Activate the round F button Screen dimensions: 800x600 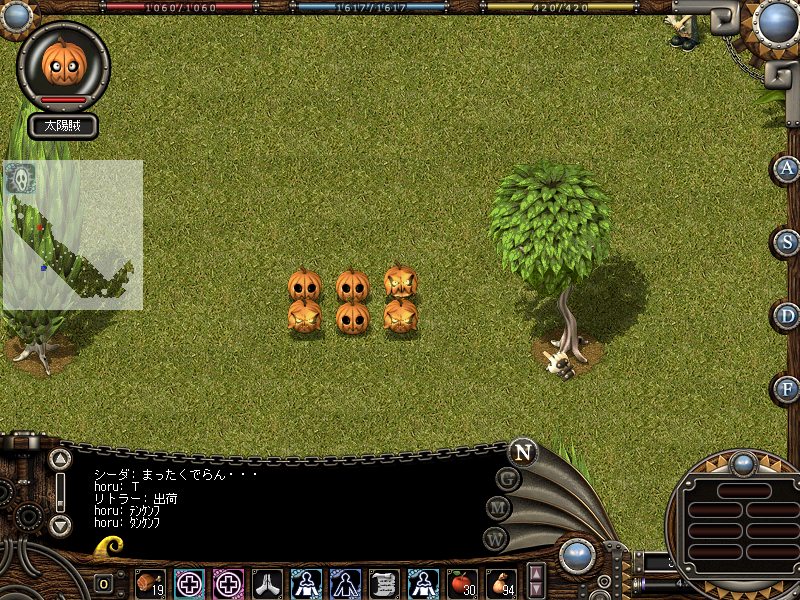[x=788, y=388]
